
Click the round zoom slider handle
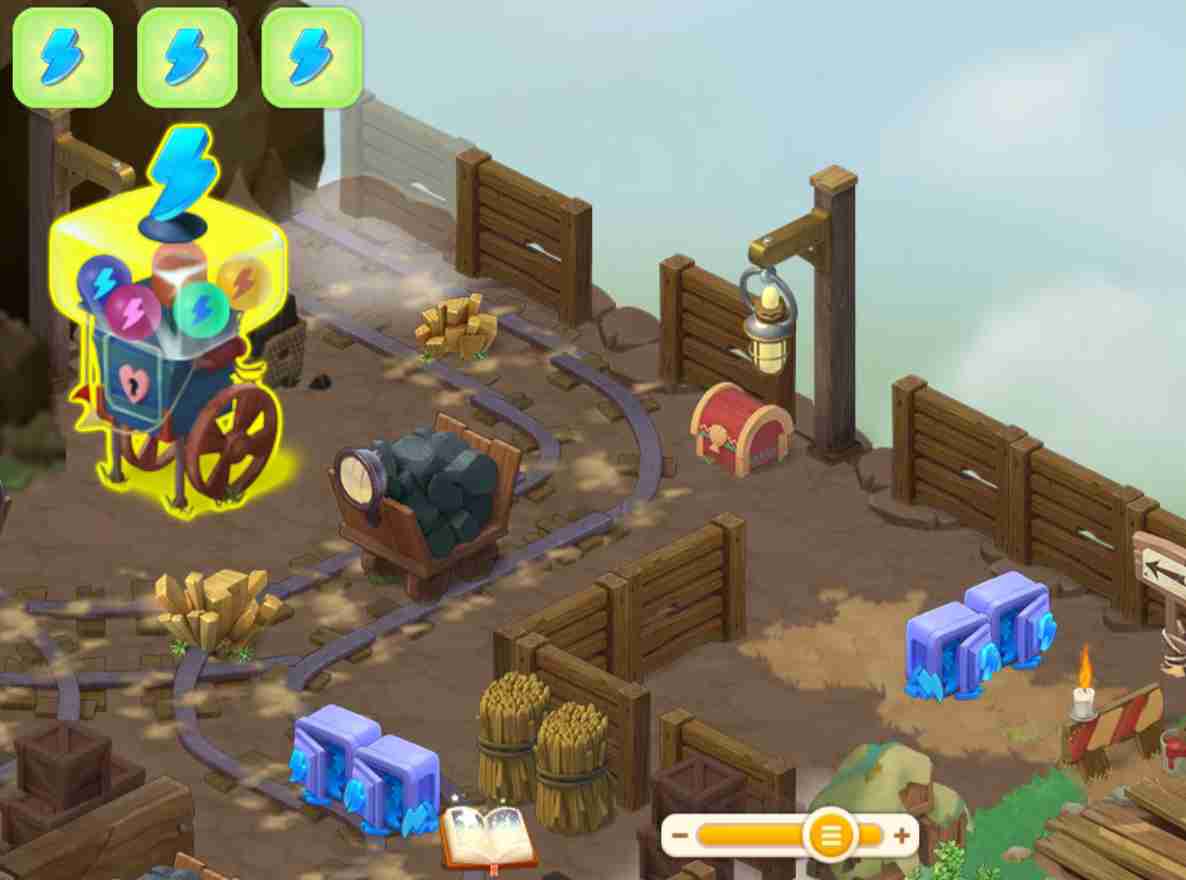[830, 834]
